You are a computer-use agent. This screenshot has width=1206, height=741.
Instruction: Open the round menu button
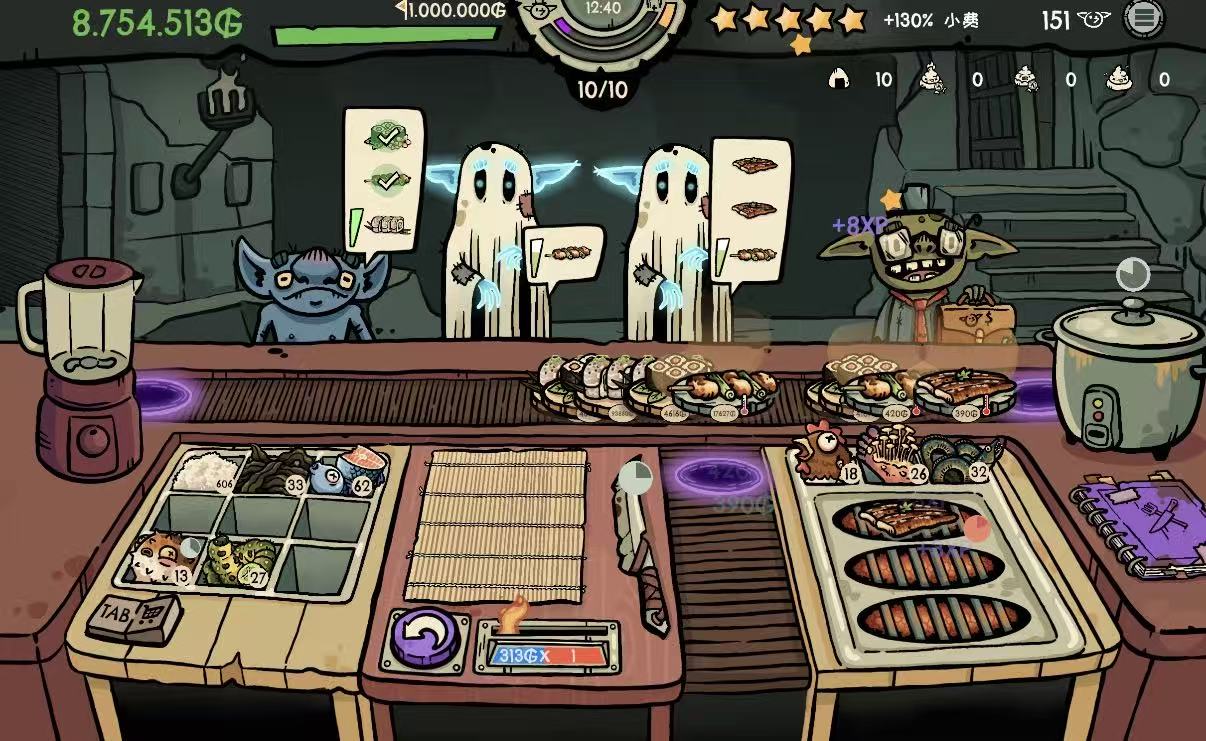point(1144,18)
